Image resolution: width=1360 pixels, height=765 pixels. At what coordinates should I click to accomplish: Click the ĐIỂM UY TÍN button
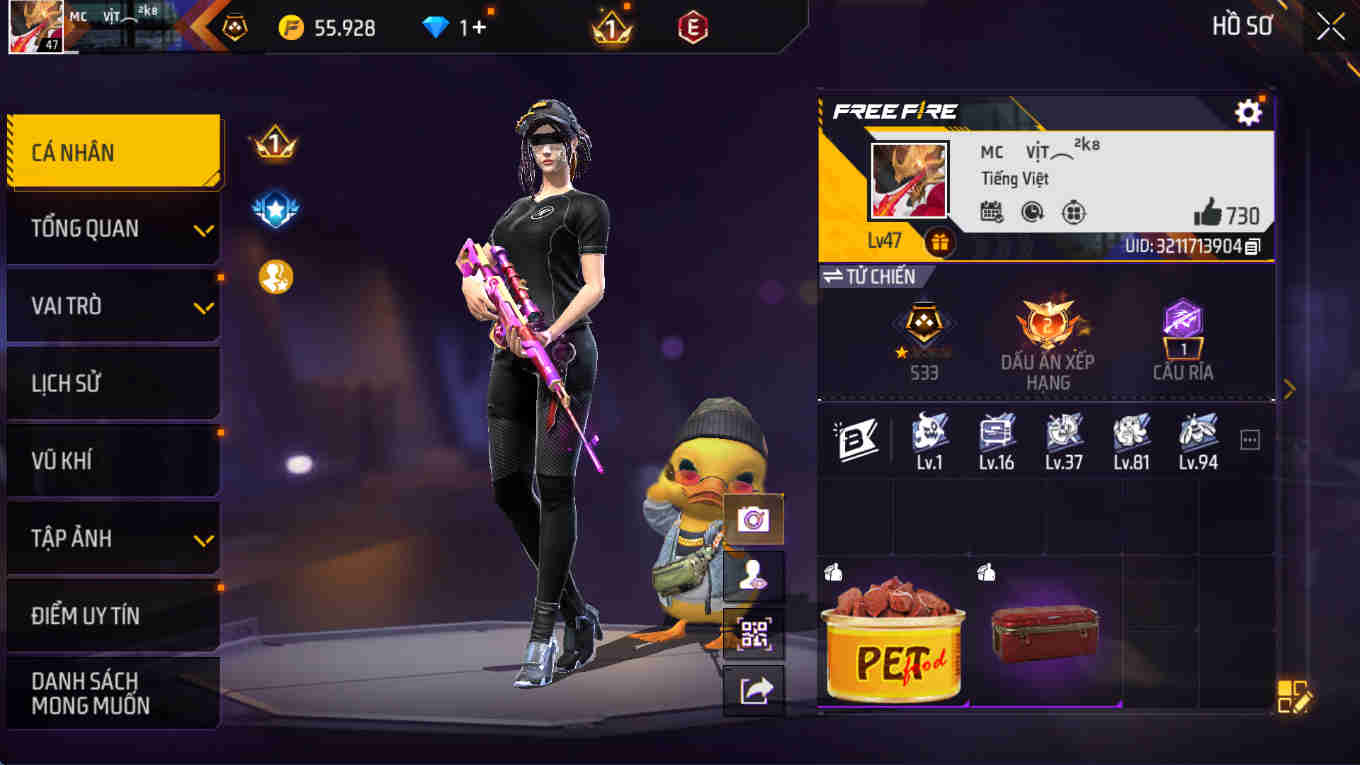(x=108, y=616)
